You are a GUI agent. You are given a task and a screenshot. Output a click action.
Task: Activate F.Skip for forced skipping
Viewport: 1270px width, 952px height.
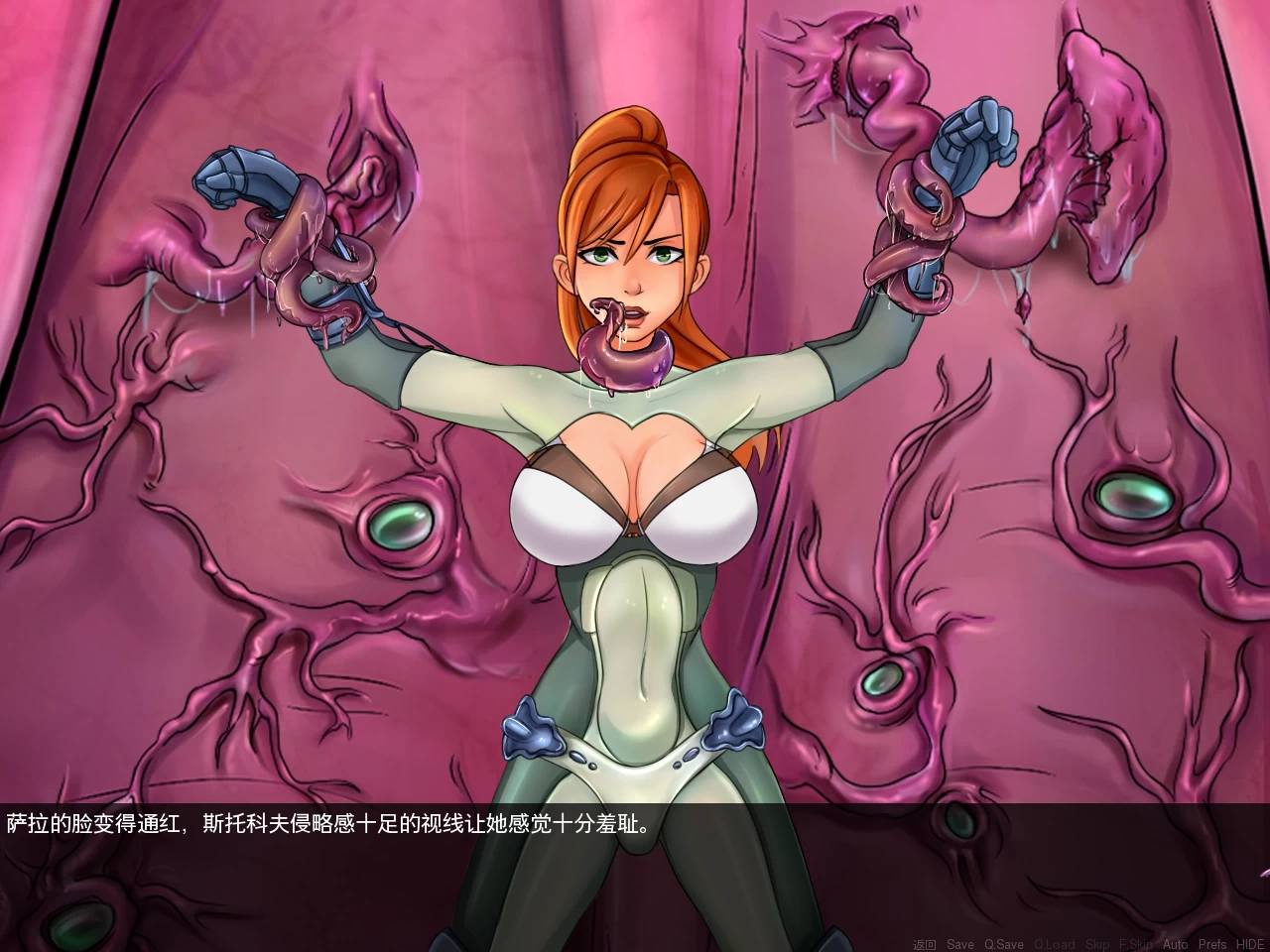click(x=1135, y=942)
